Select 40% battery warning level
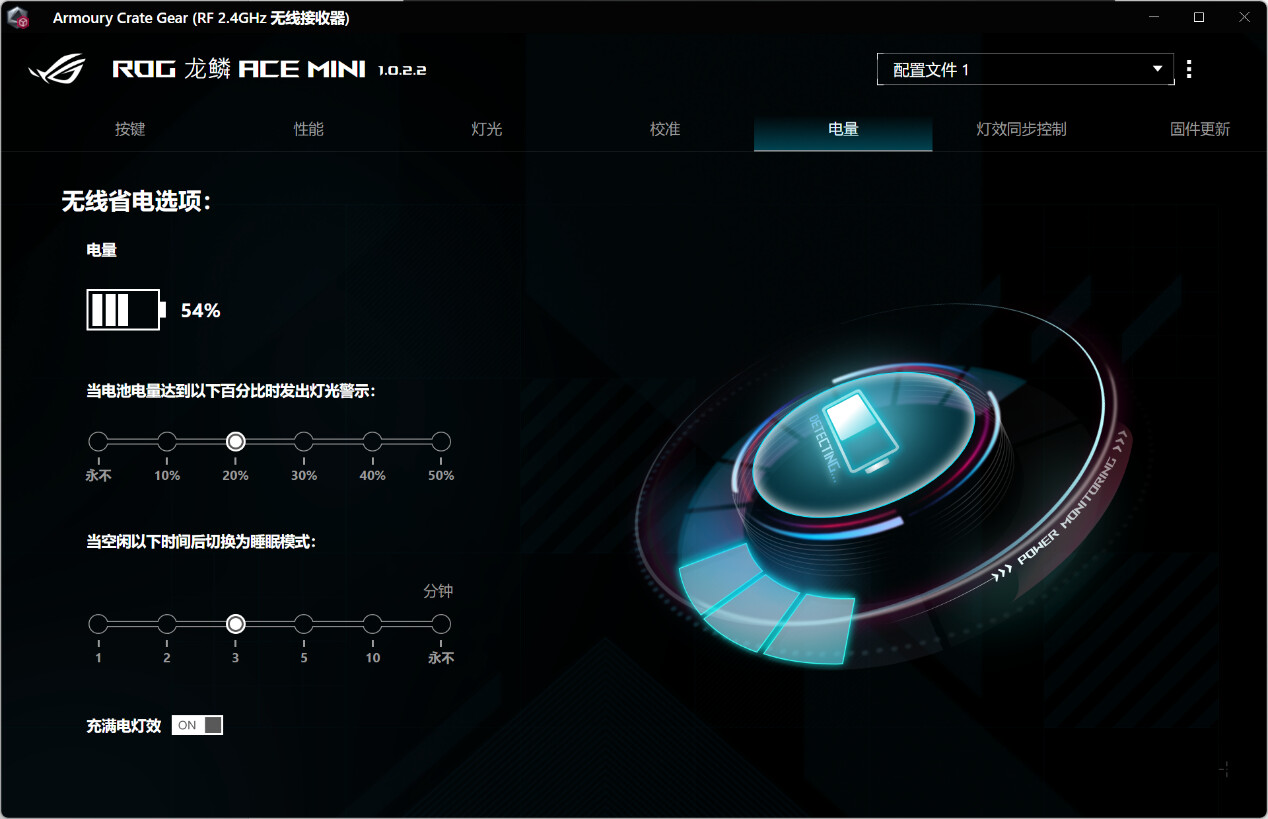 coord(372,442)
